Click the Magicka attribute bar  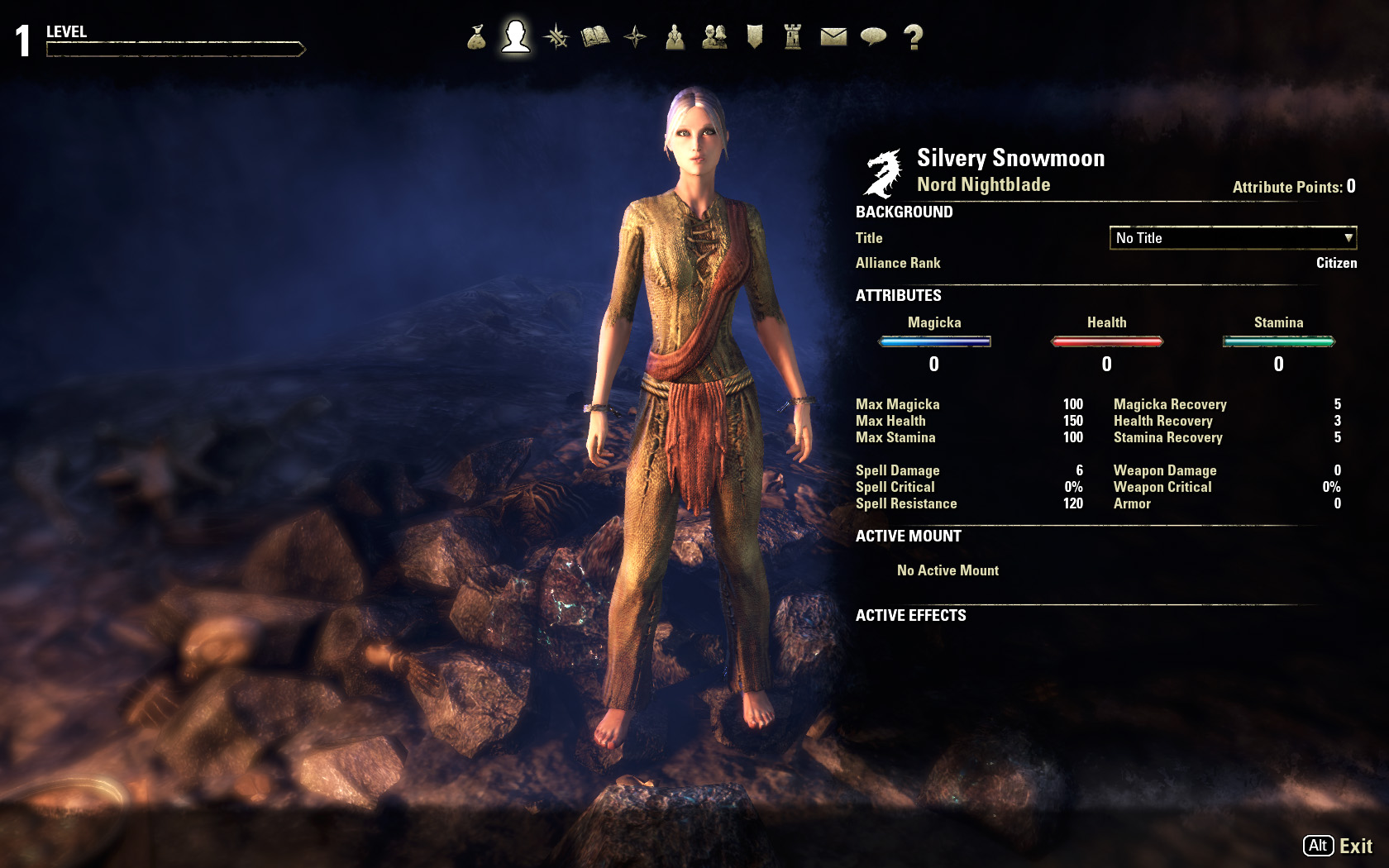click(934, 341)
